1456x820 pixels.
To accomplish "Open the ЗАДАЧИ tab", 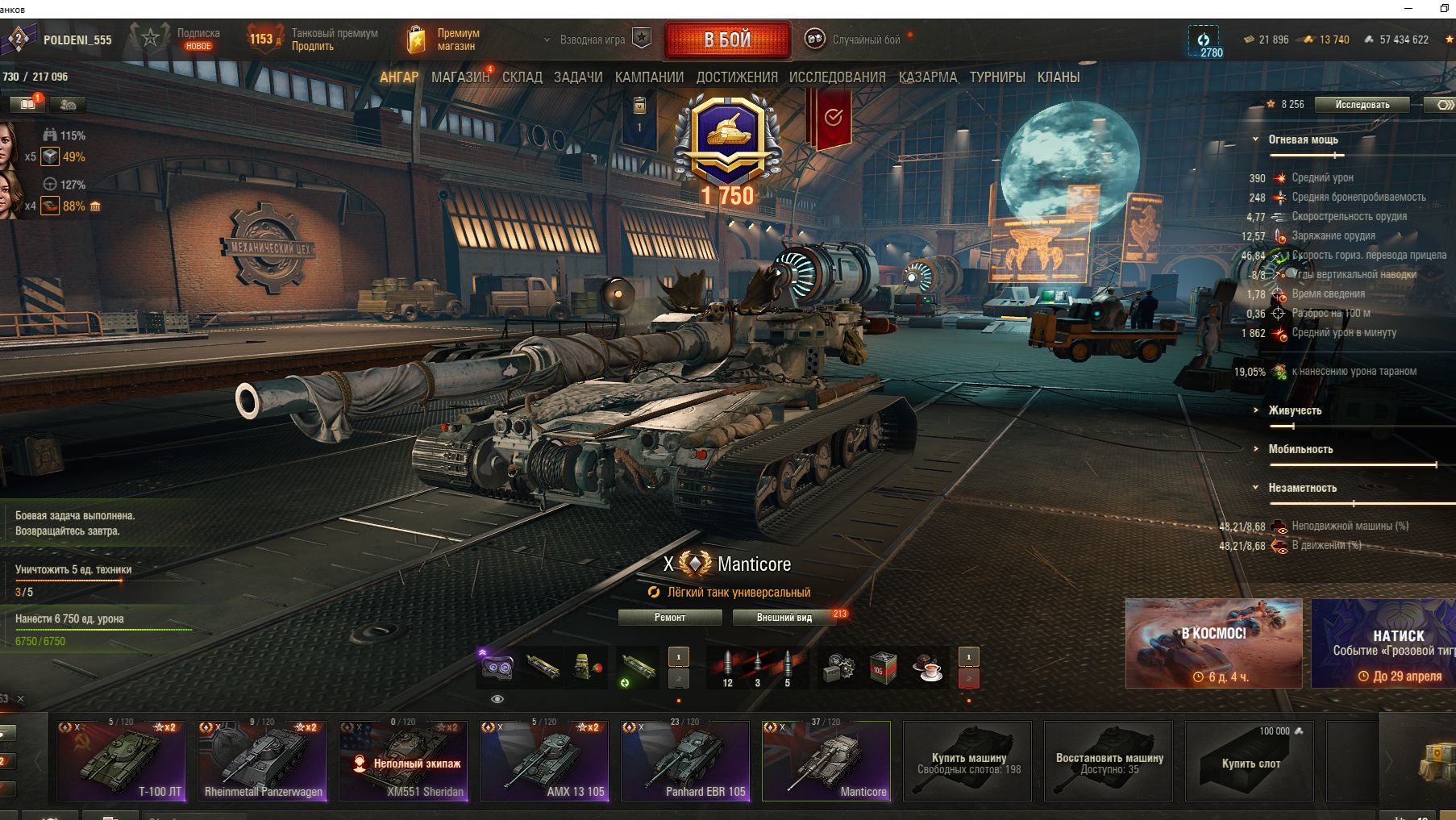I will tap(578, 77).
